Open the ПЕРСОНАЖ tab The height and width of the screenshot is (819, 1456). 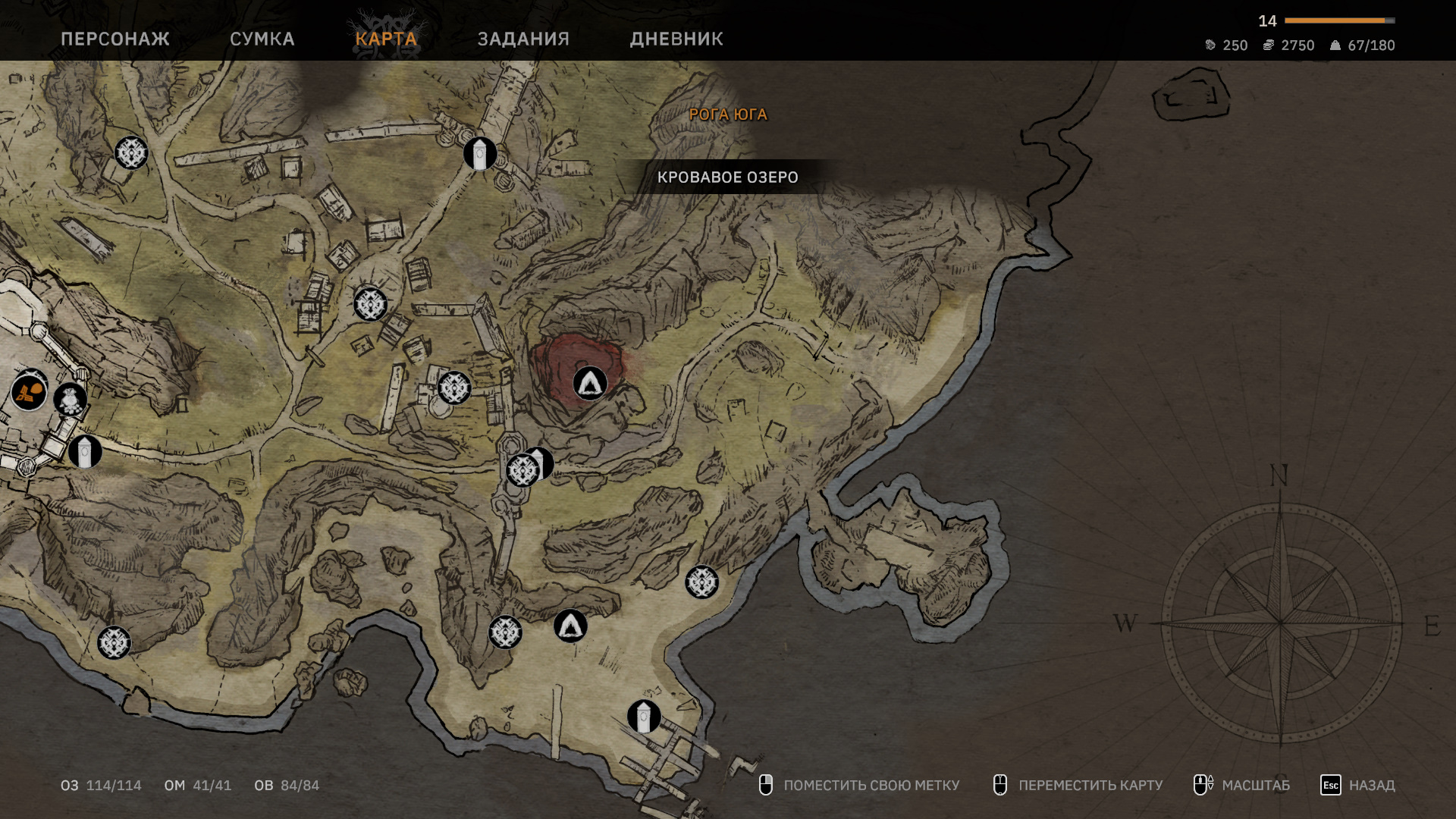tap(115, 39)
